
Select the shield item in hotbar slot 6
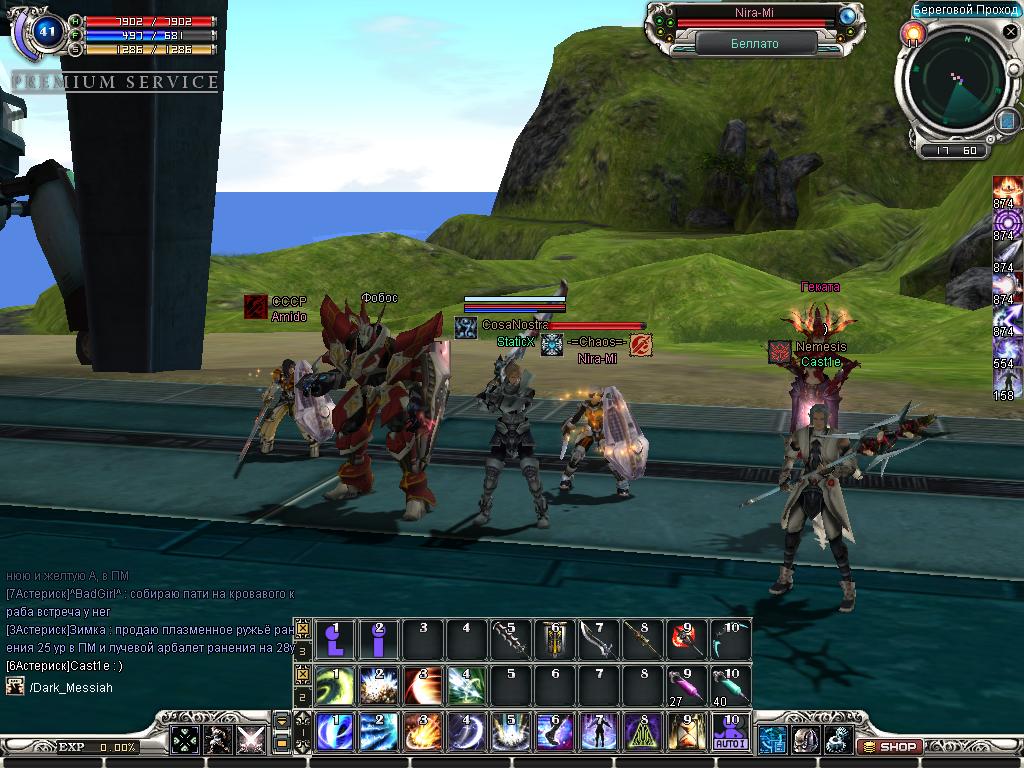tap(554, 640)
